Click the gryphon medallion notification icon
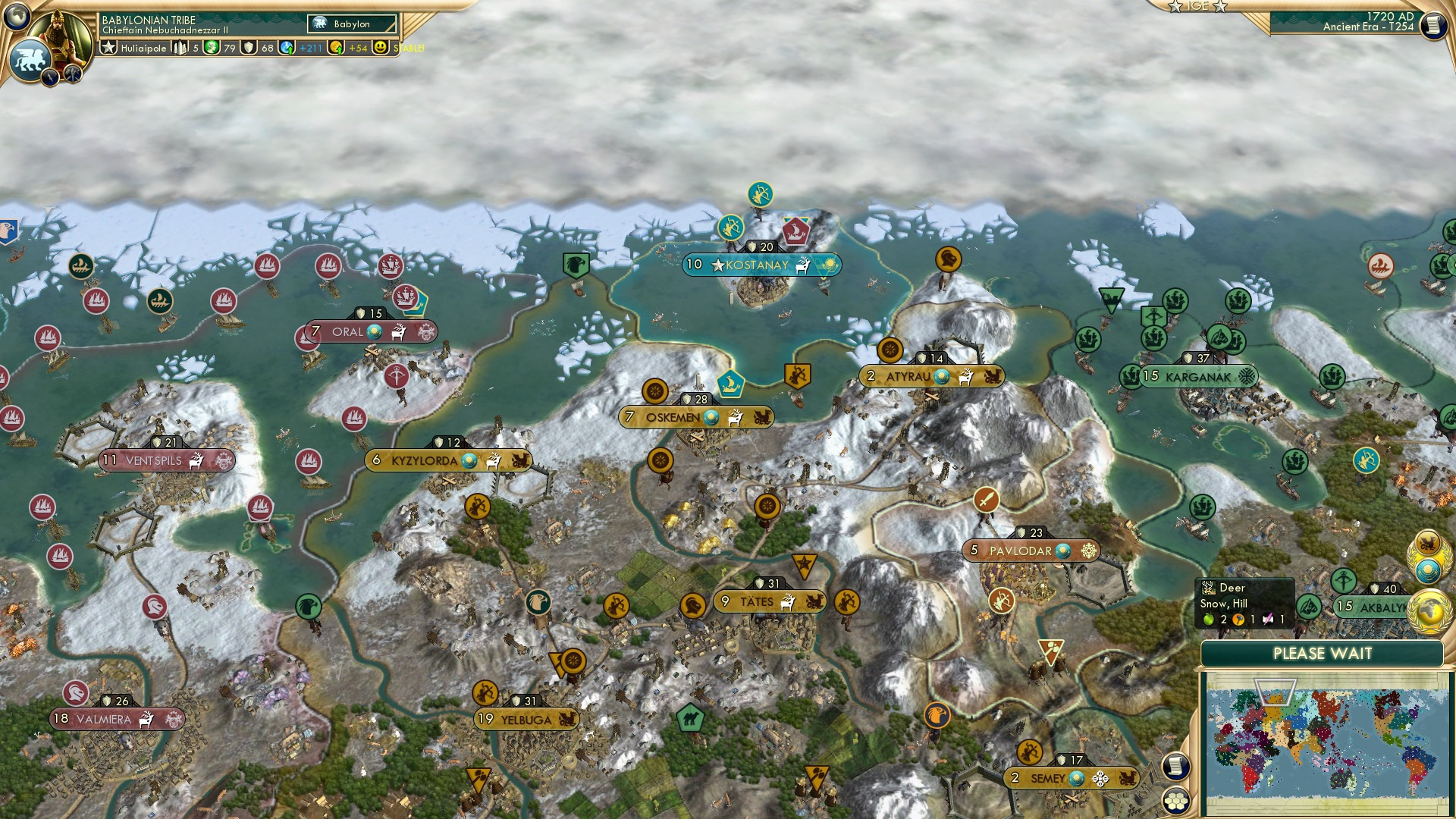 click(1428, 544)
